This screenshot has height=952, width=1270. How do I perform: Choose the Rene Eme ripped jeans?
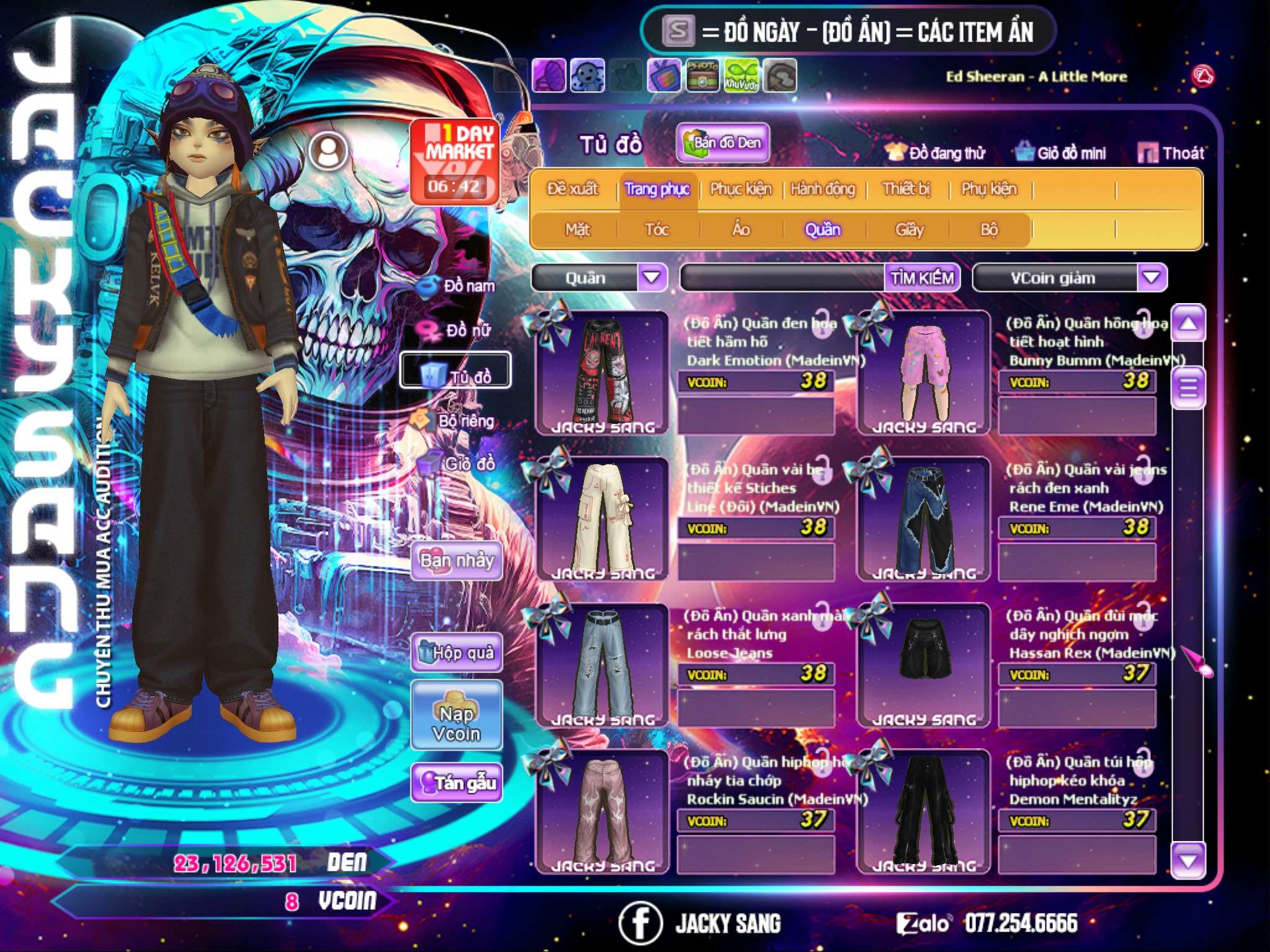pyautogui.click(x=924, y=518)
